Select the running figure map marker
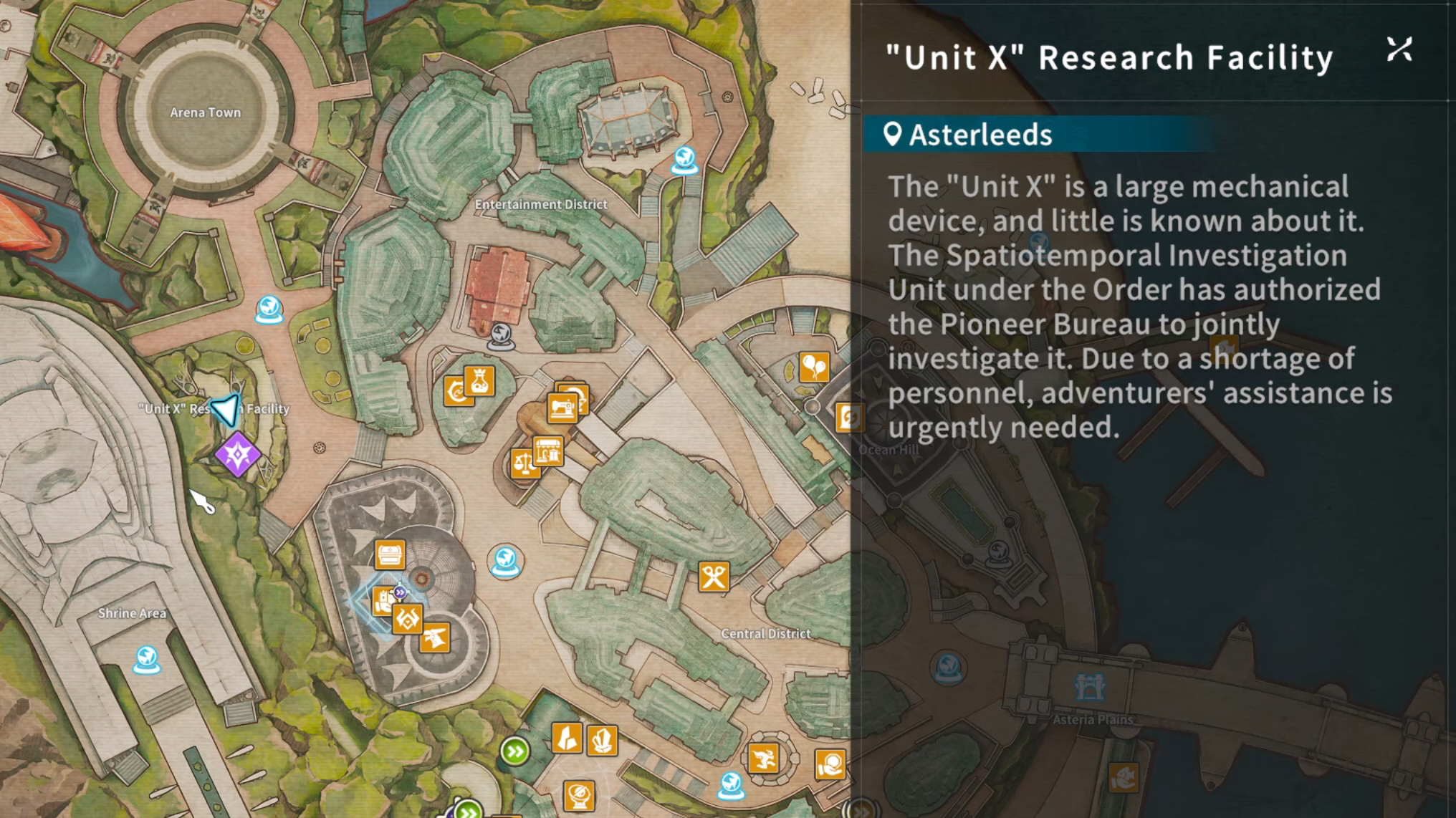The height and width of the screenshot is (818, 1456). click(763, 758)
